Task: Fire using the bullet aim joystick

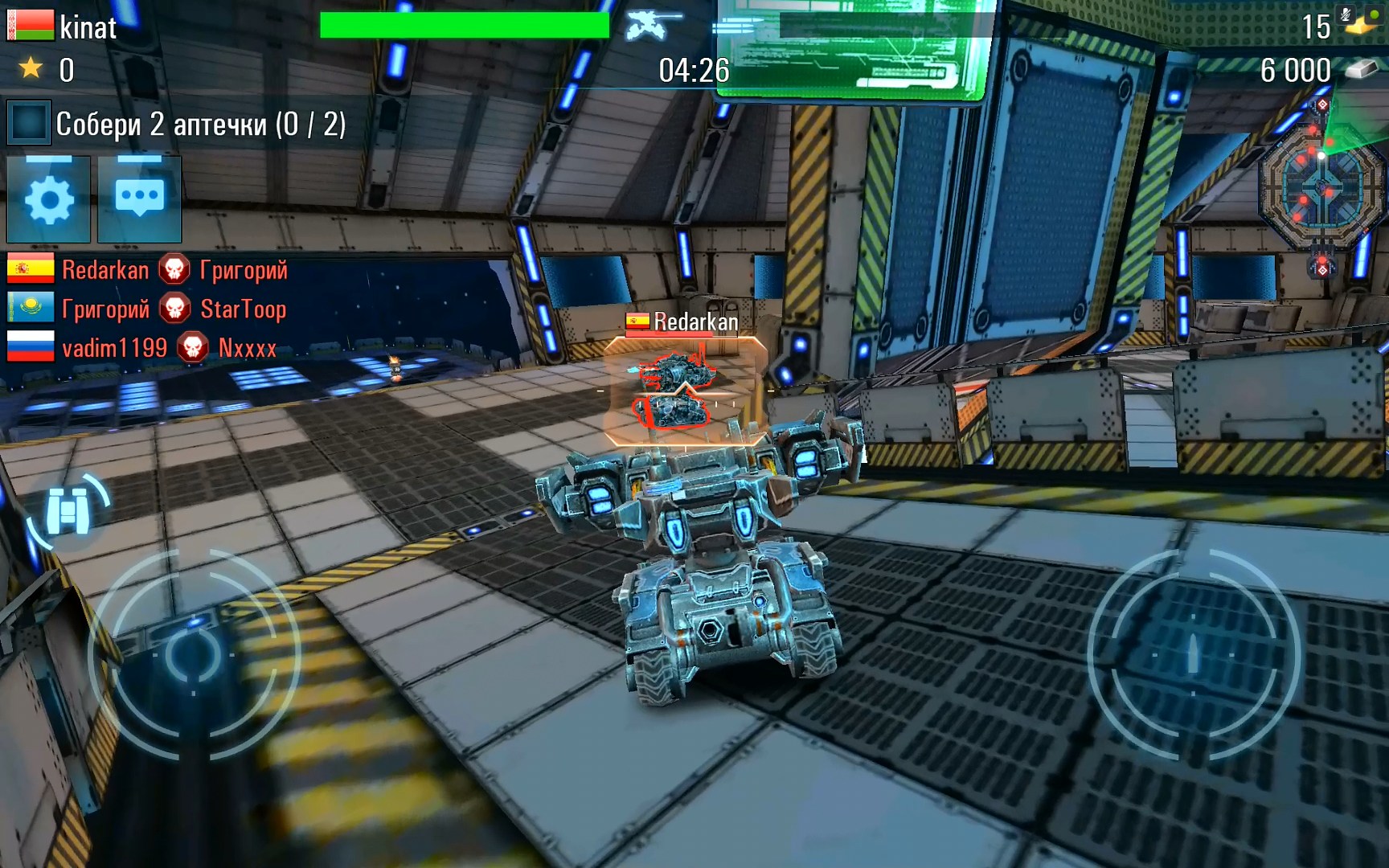Action: 1193,655
